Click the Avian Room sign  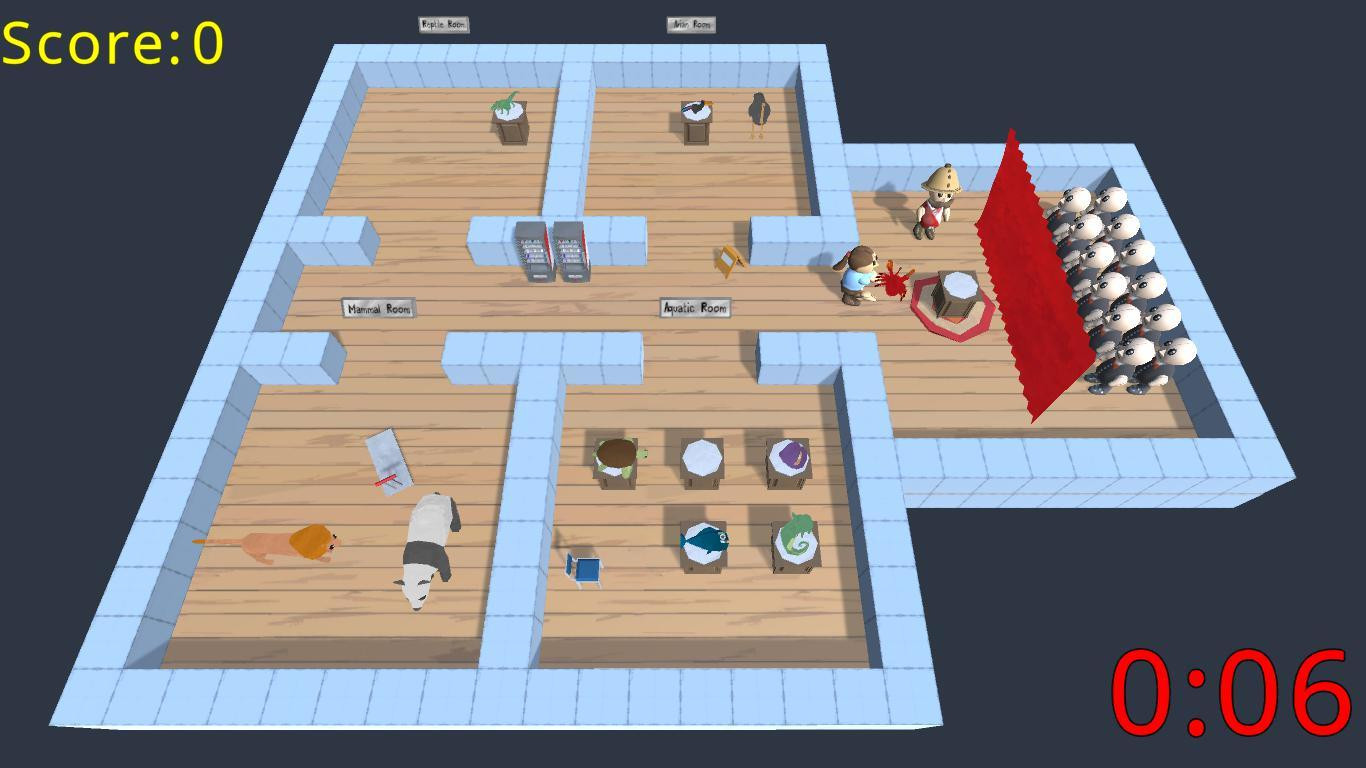[x=691, y=23]
